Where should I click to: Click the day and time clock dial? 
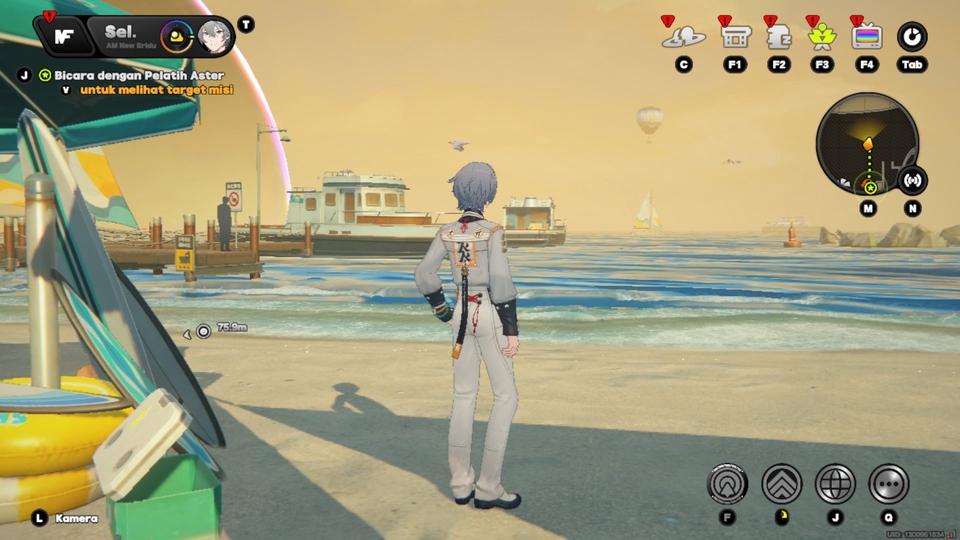(177, 37)
